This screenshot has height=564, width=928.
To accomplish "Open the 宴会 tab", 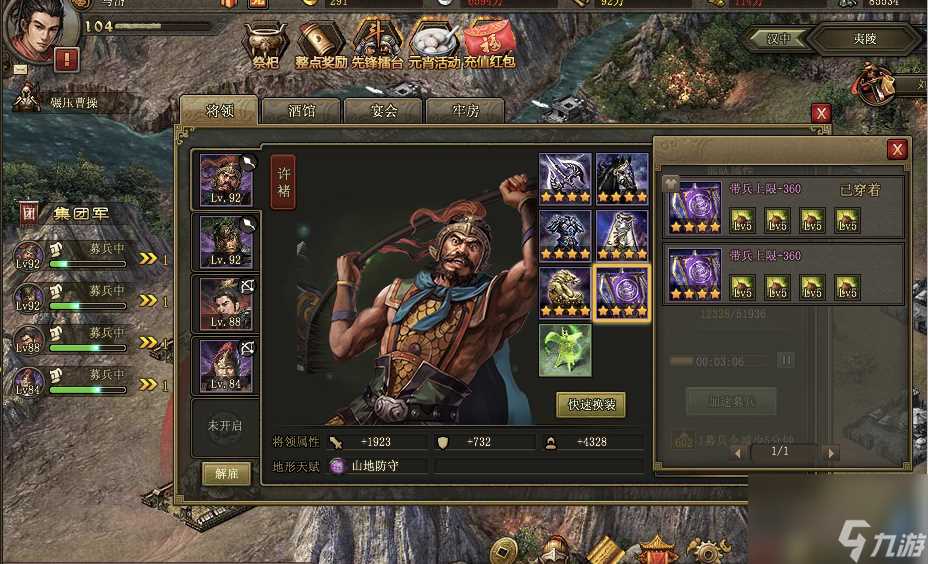I will pyautogui.click(x=383, y=111).
